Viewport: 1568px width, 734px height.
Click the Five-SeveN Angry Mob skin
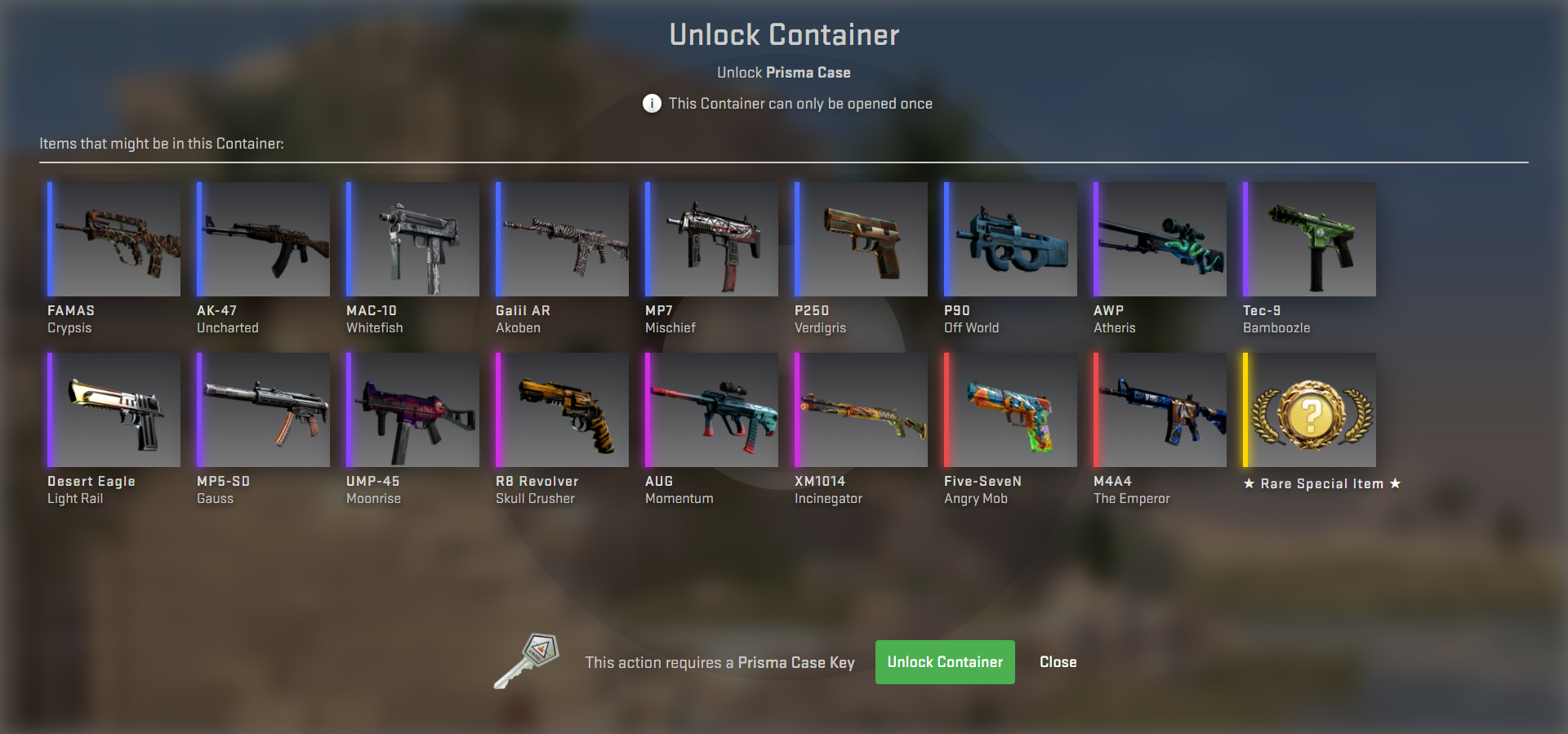pos(1009,409)
